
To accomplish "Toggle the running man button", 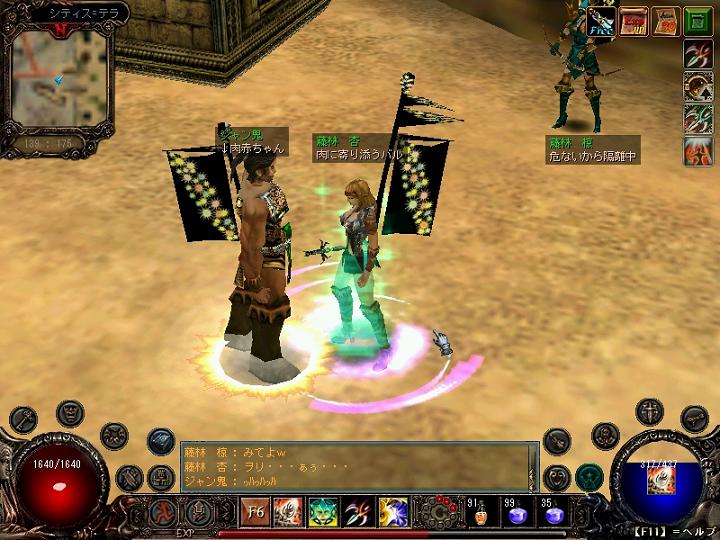I will (x=162, y=513).
